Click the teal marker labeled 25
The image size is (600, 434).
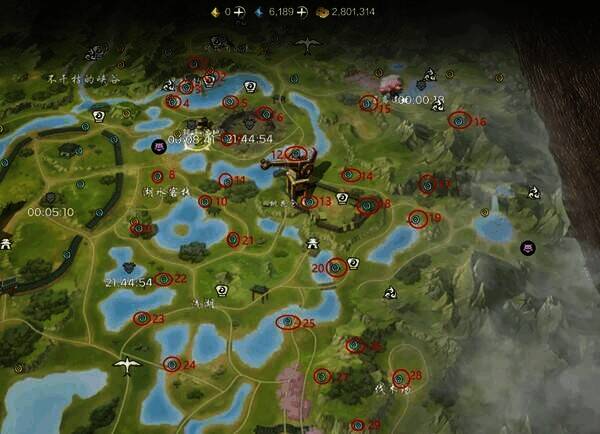point(288,322)
